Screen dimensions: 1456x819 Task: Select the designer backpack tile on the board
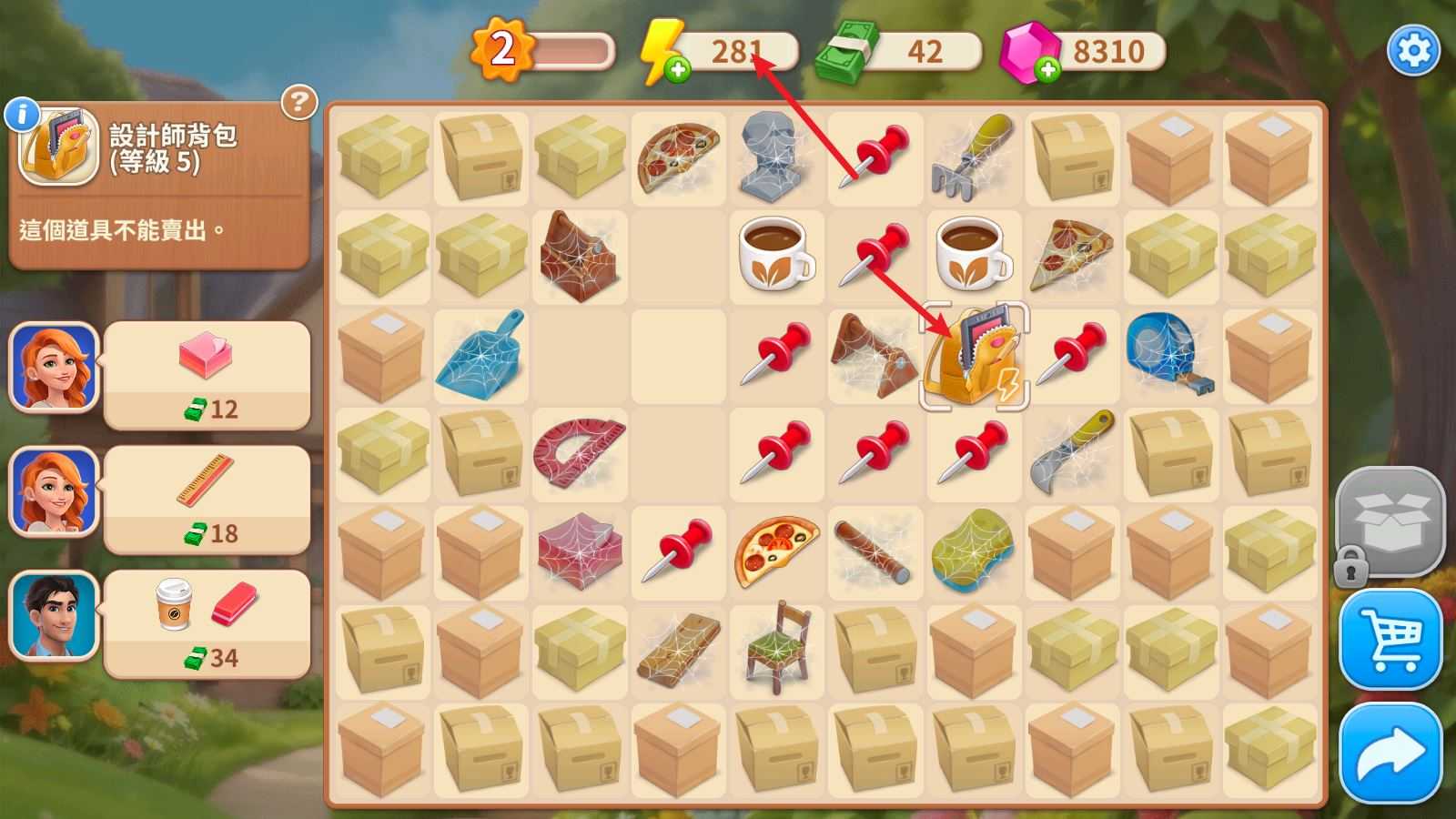tap(975, 356)
